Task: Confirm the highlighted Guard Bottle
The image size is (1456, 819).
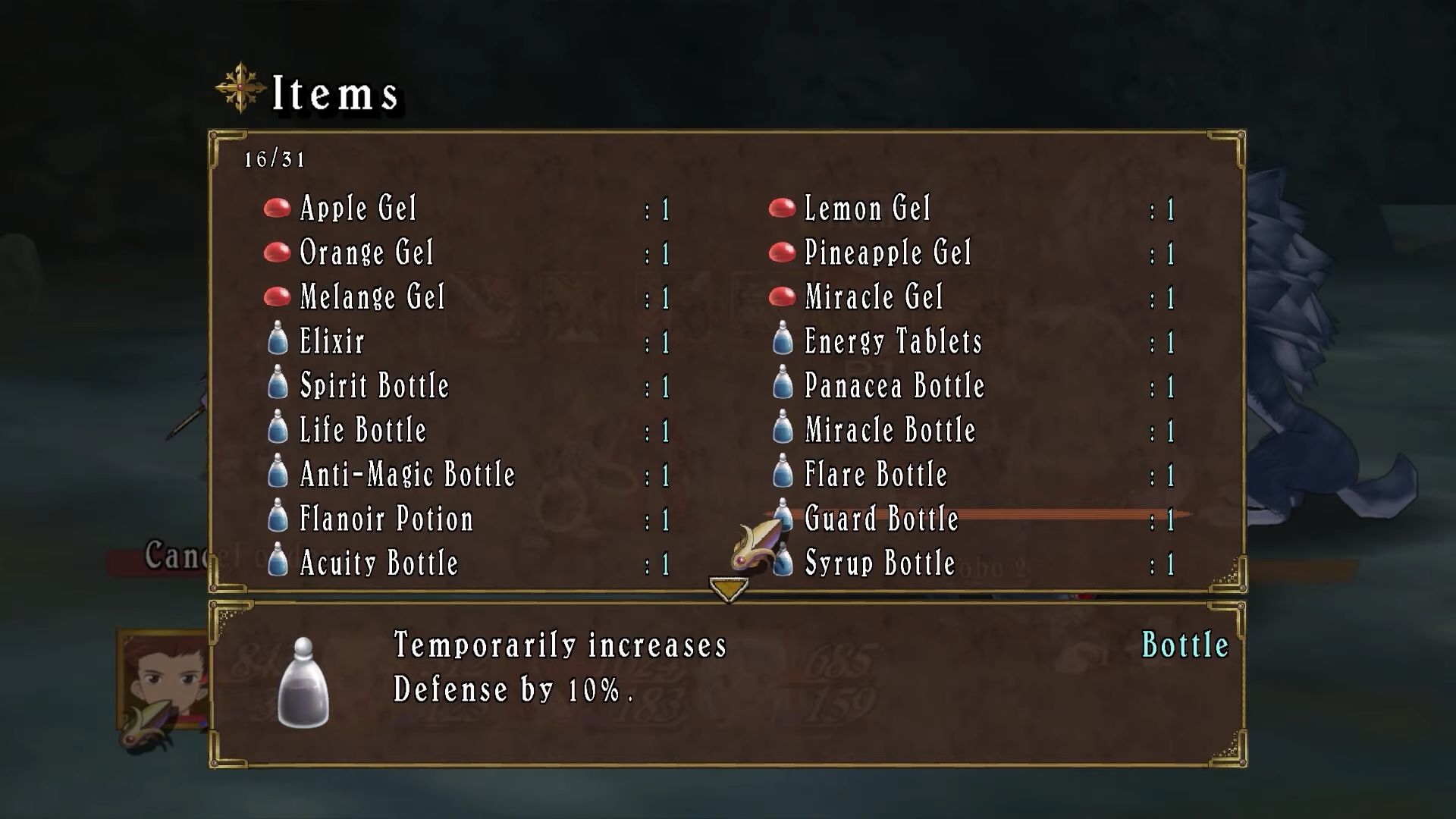Action: [x=881, y=519]
